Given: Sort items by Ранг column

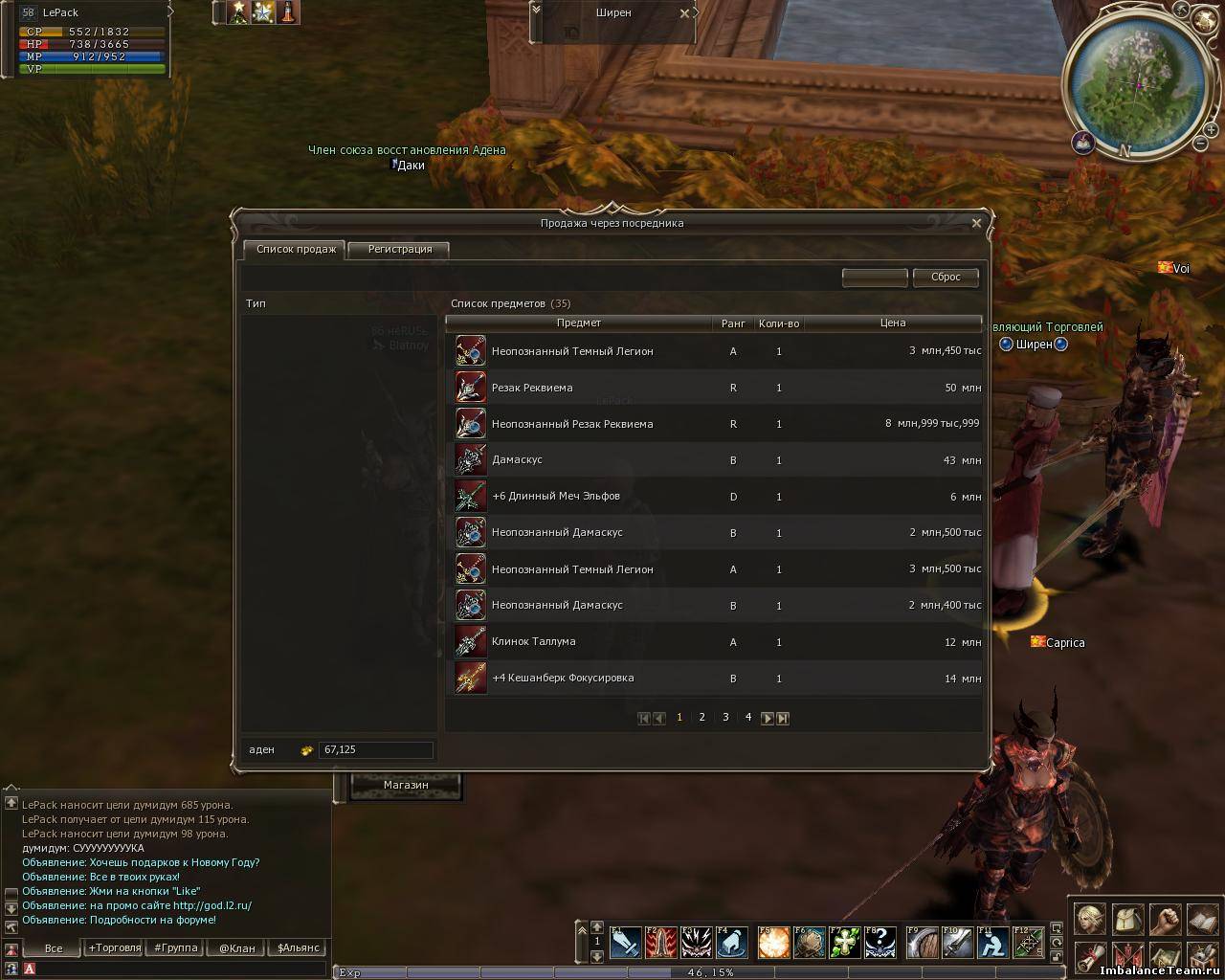Looking at the screenshot, I should click(x=733, y=323).
